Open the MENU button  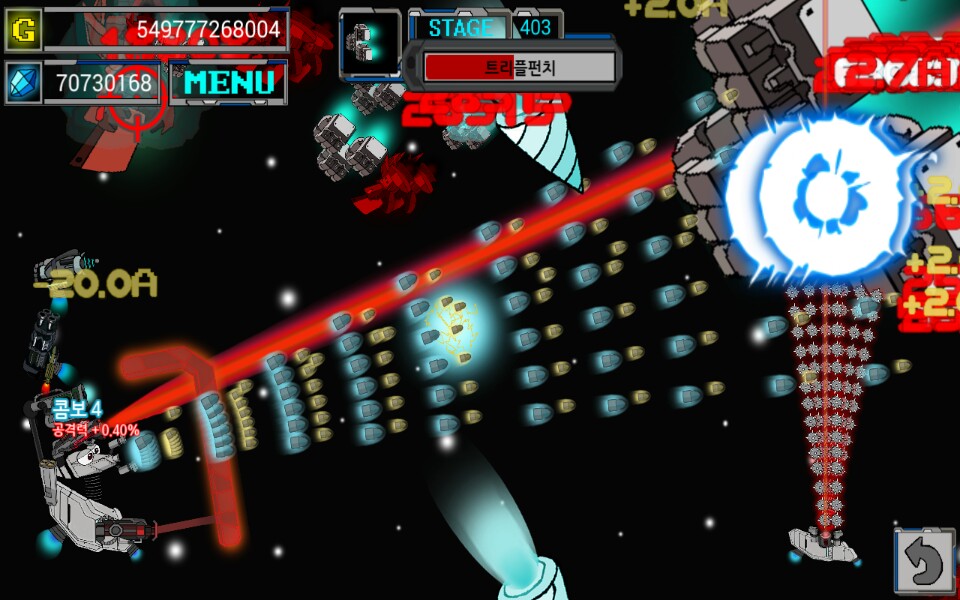pos(228,83)
